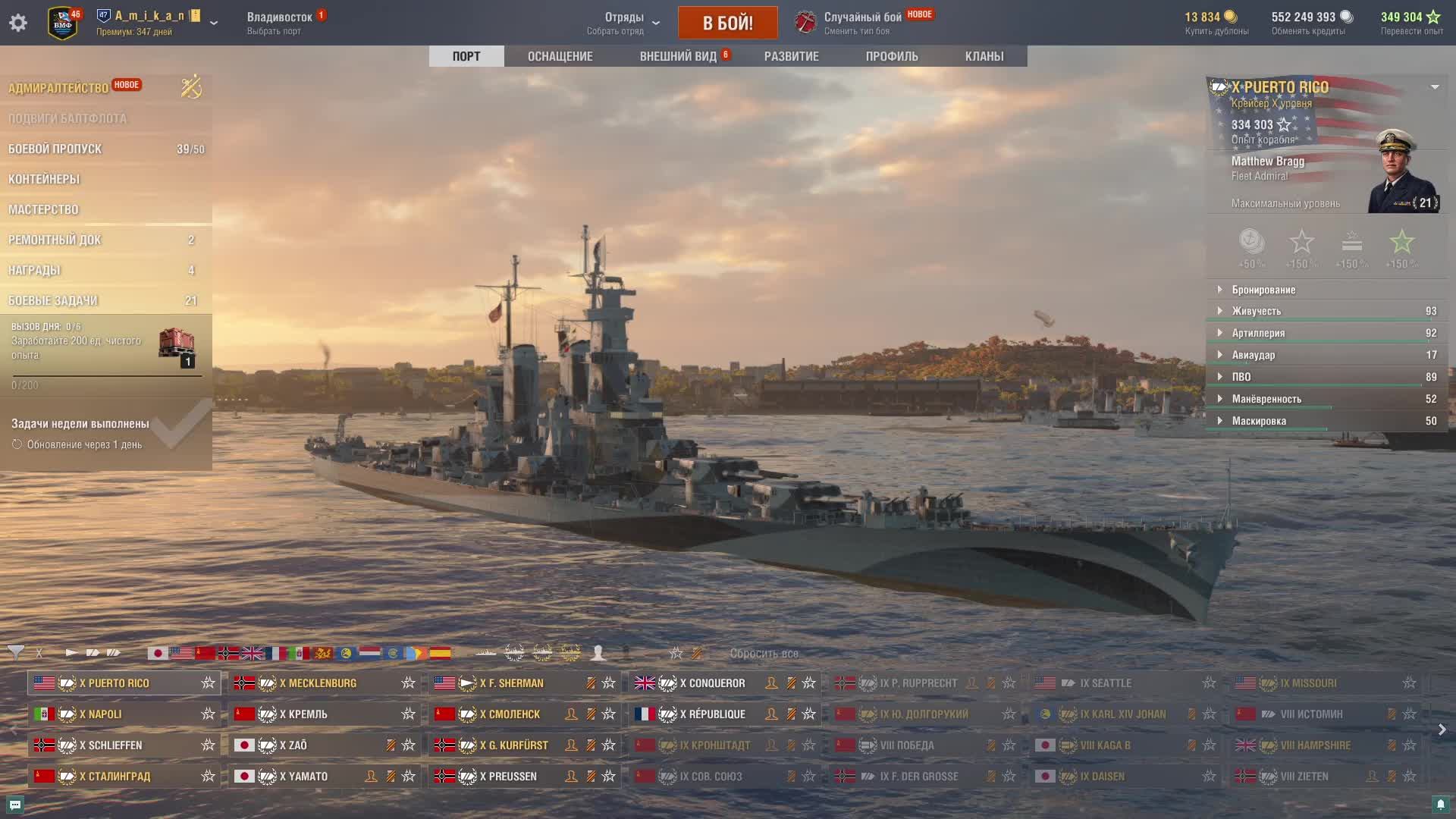
Task: Select X Mecklenburg in the ship carousel
Action: coord(318,683)
